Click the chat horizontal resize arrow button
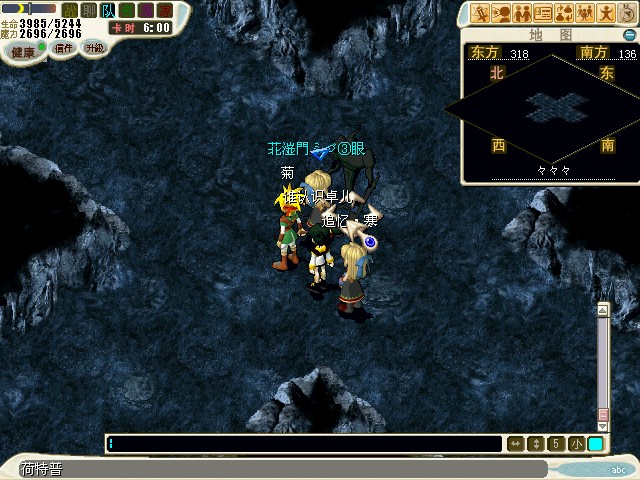The height and width of the screenshot is (480, 640). pyautogui.click(x=516, y=444)
